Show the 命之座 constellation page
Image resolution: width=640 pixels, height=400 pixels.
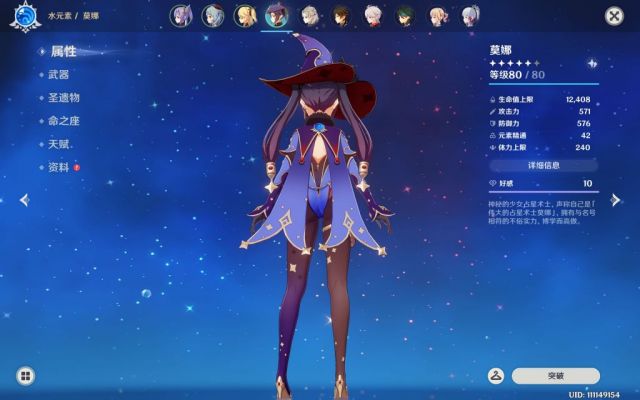coord(63,121)
